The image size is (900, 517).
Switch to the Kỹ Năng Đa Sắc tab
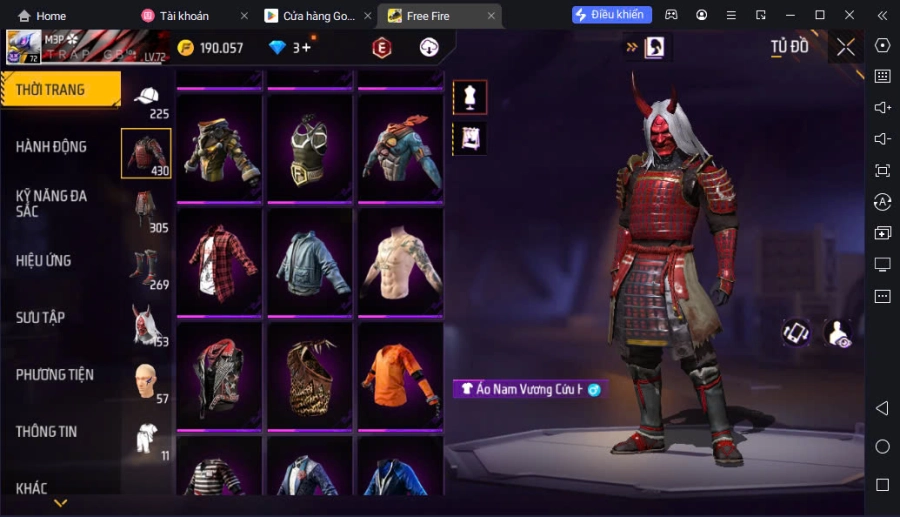[52, 203]
